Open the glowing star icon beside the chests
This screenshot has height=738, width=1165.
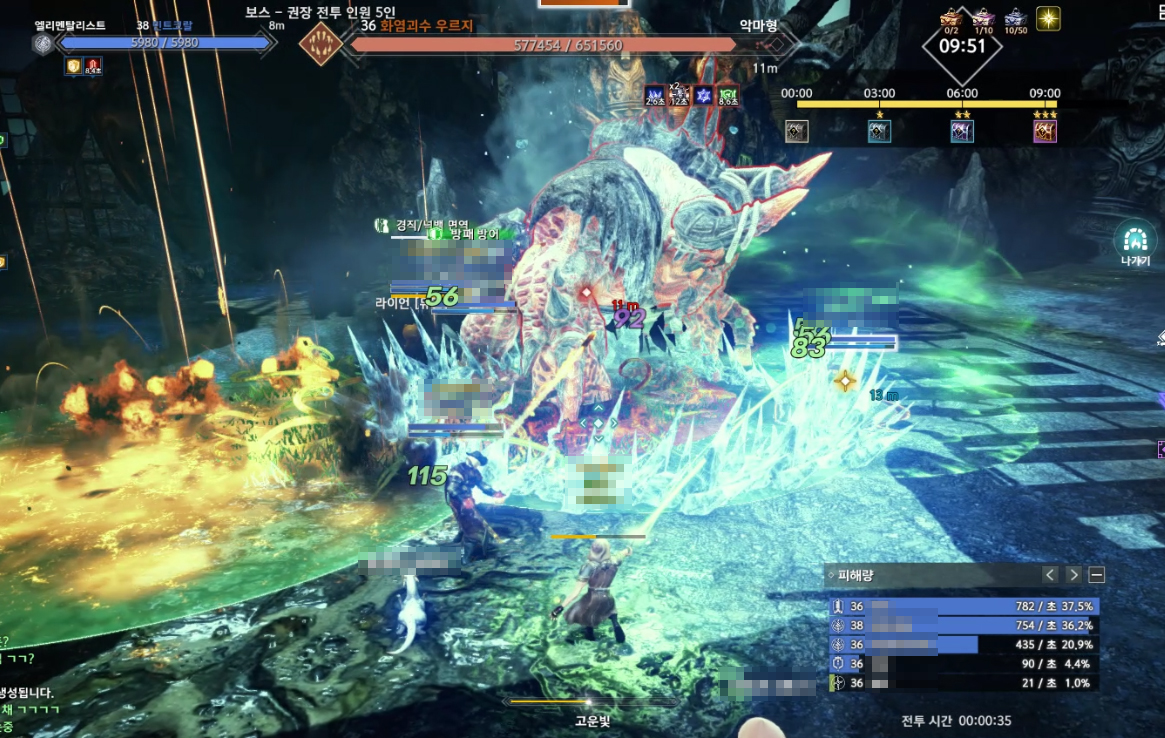[1048, 18]
